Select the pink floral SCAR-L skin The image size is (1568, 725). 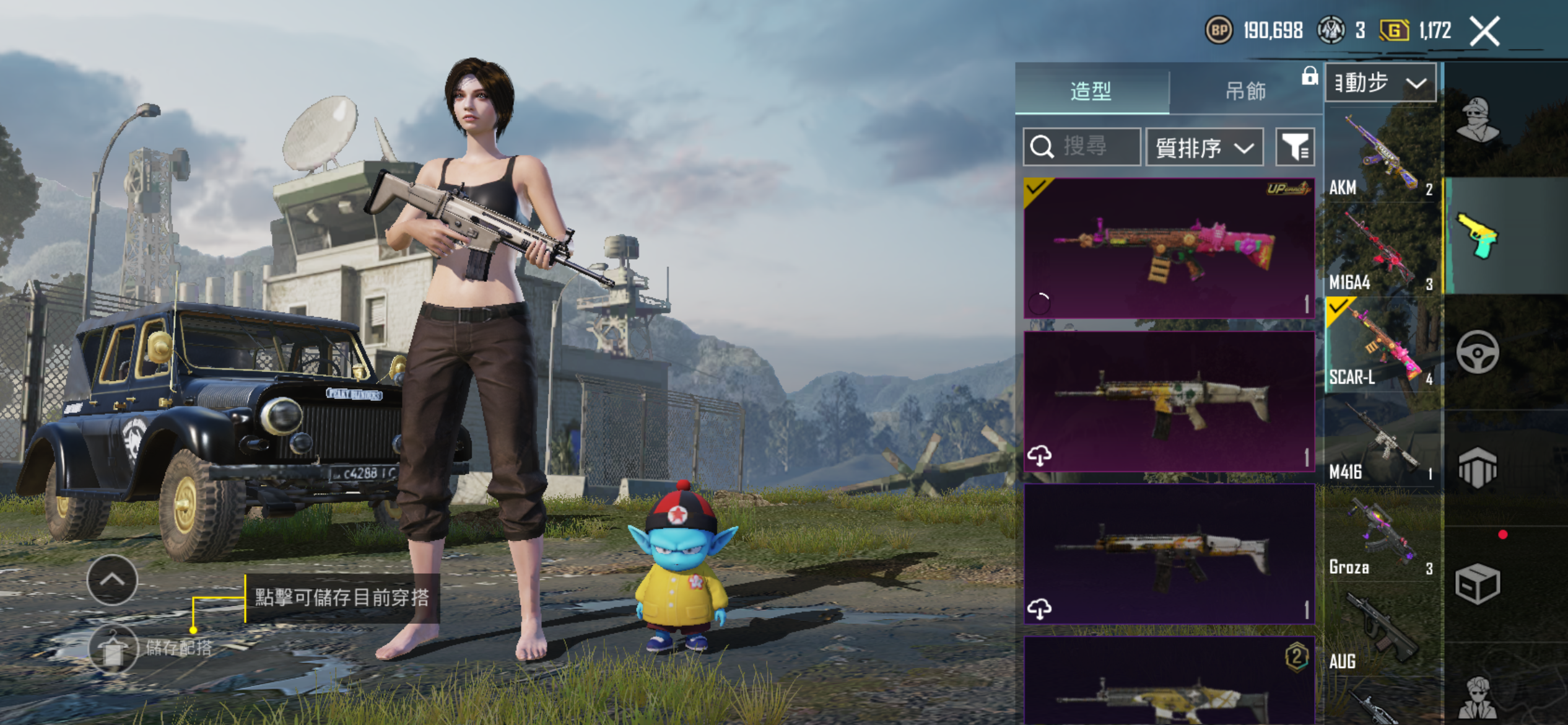(x=1169, y=248)
